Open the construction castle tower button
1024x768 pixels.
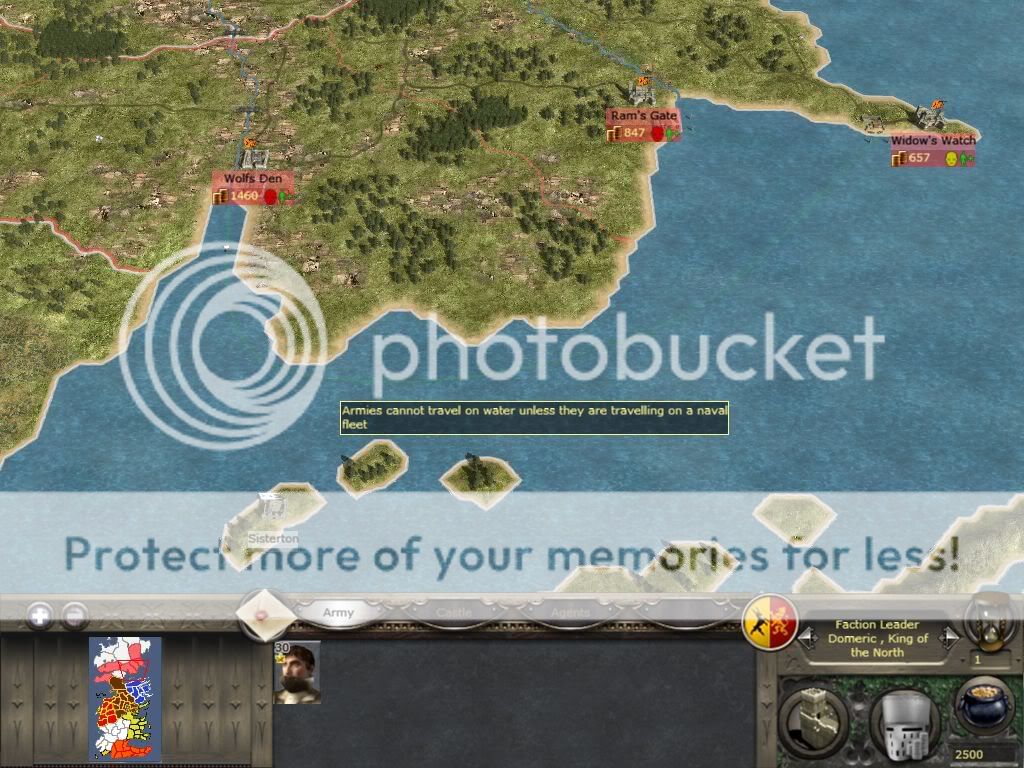(x=813, y=716)
